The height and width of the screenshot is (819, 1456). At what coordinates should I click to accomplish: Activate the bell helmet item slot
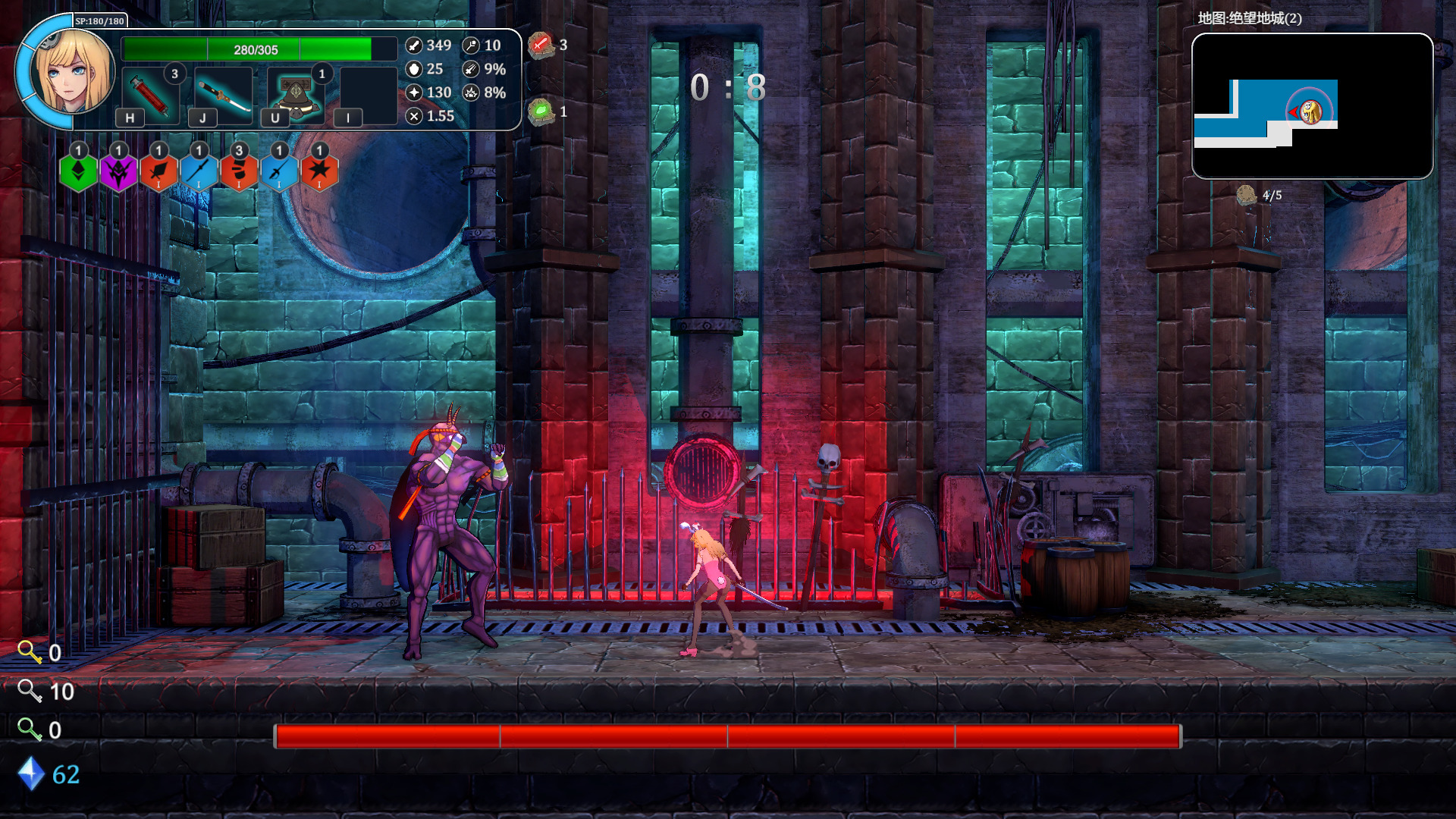click(296, 95)
